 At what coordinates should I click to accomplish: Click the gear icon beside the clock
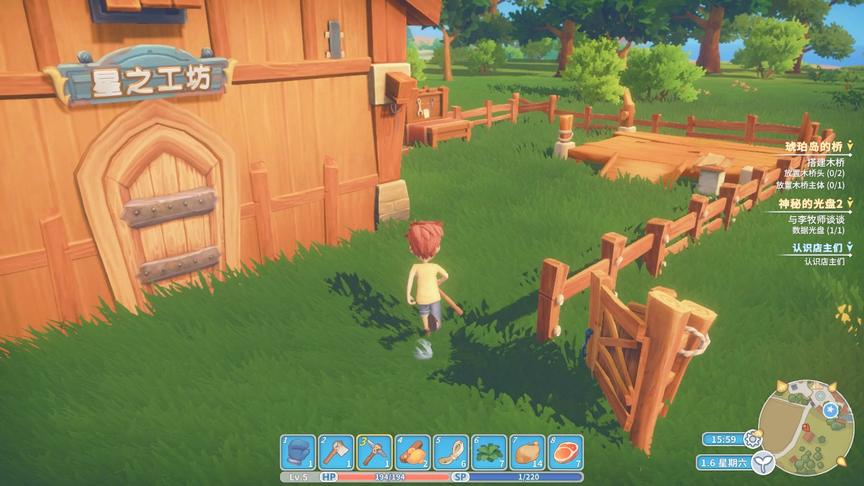(752, 438)
